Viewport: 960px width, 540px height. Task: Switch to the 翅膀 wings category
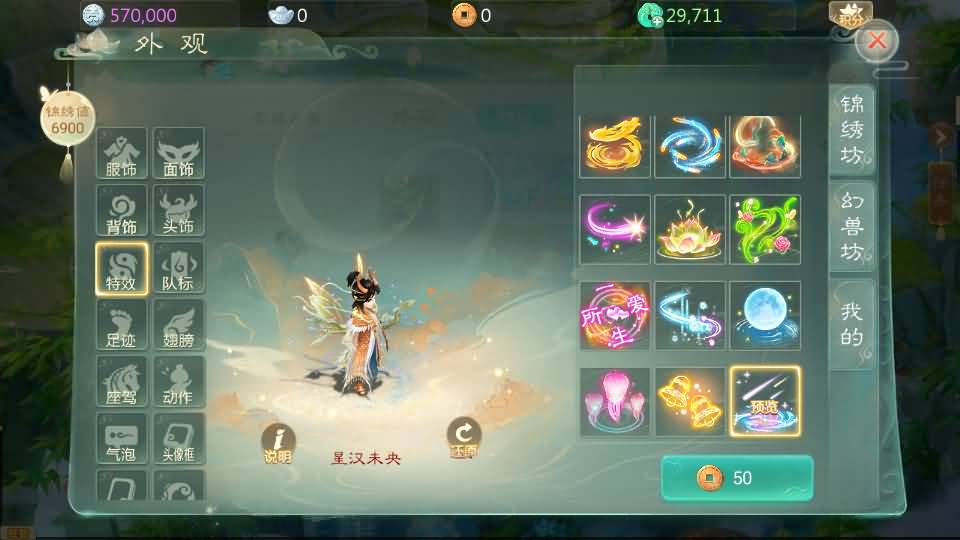(178, 325)
